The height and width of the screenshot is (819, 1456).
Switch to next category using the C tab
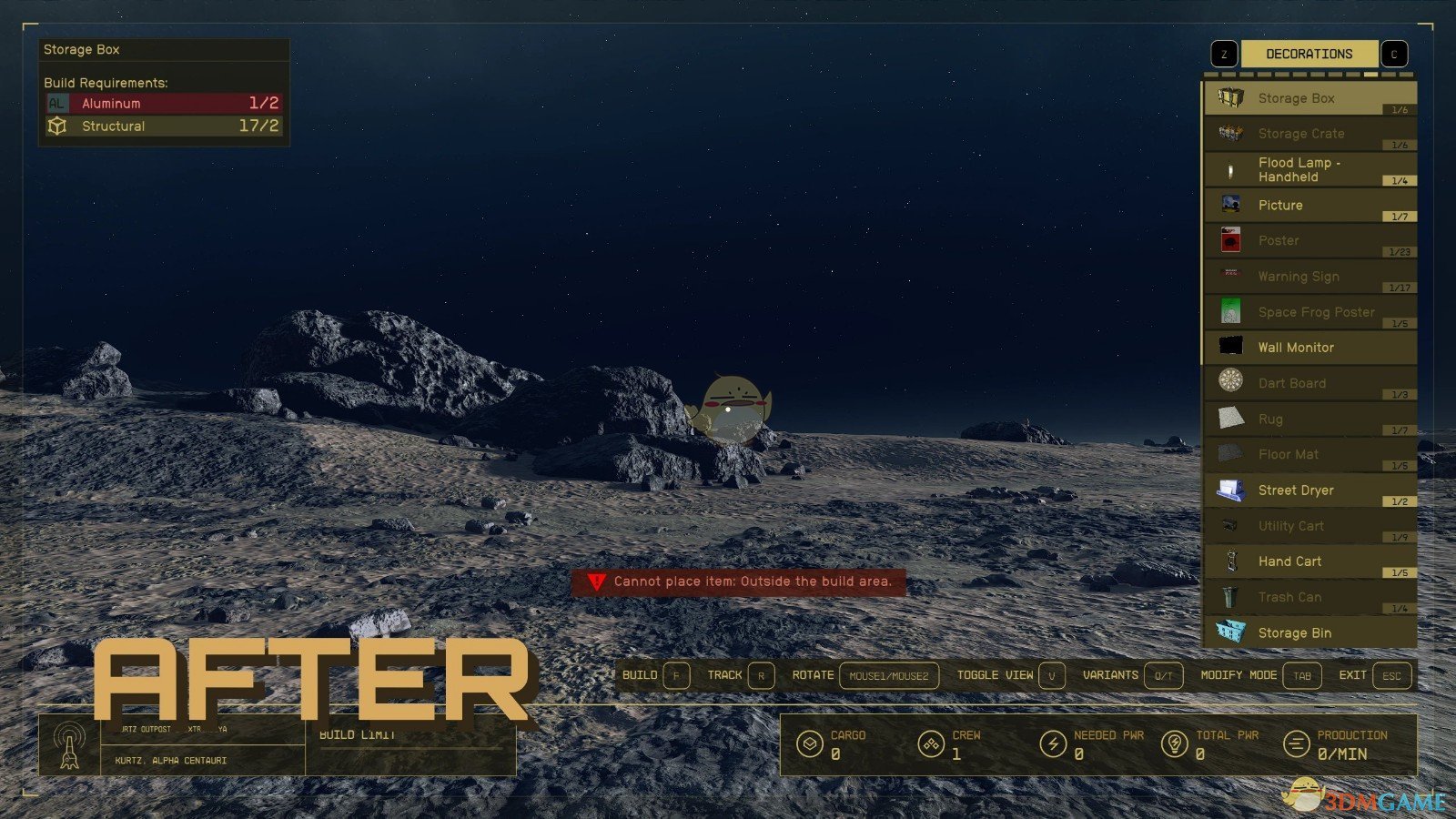coord(1393,53)
